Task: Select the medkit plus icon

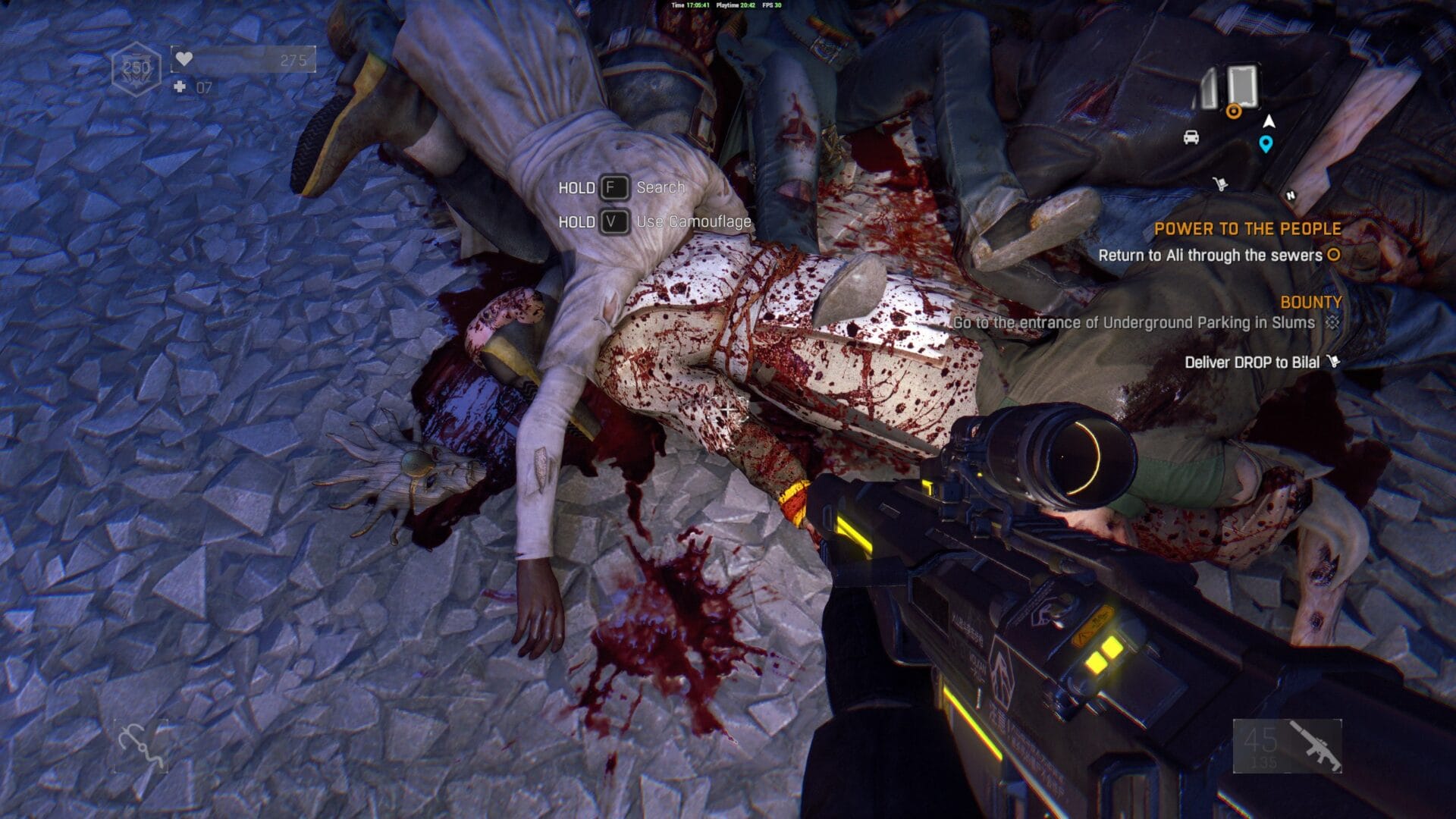Action: point(180,87)
